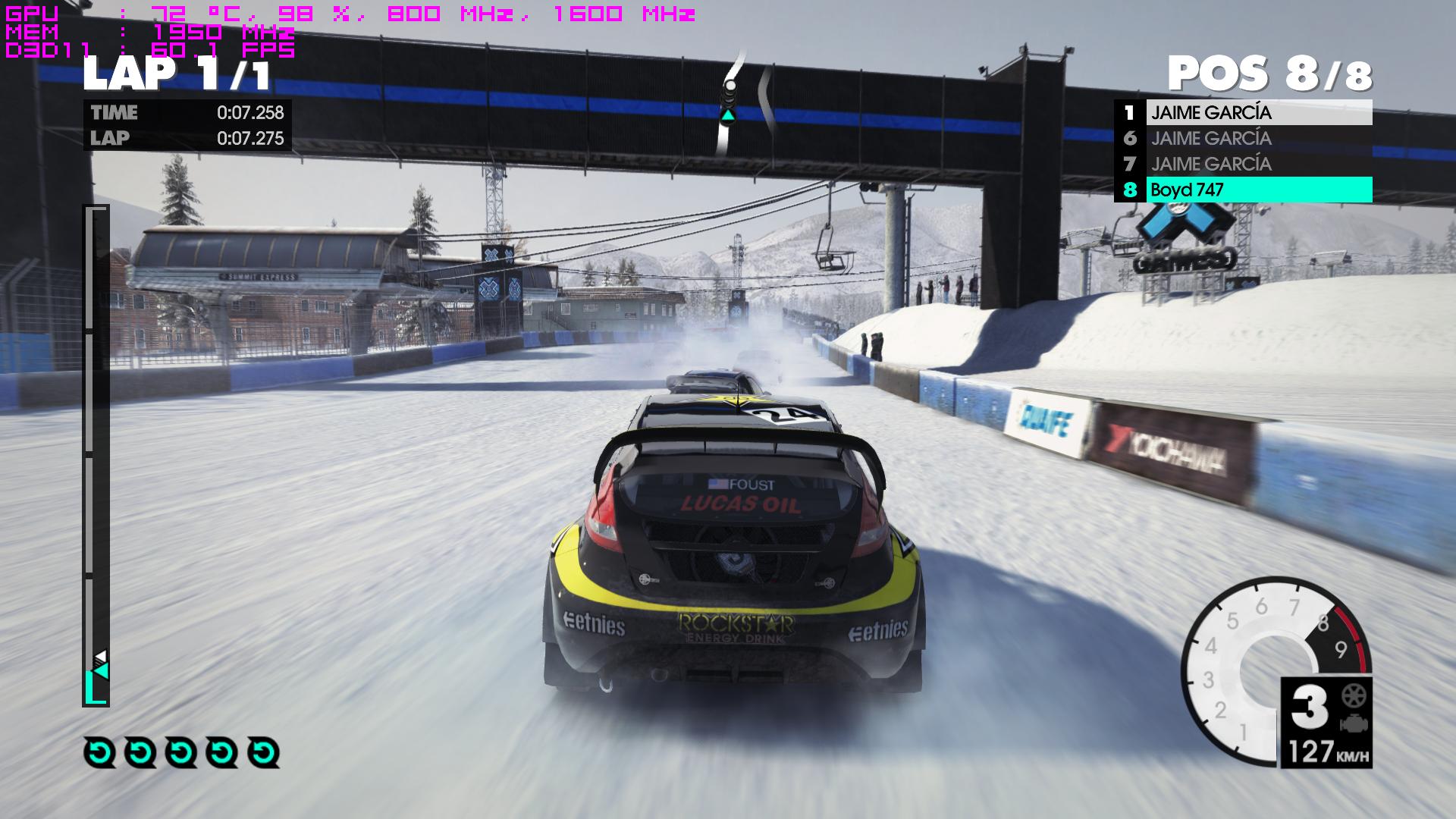Click the track layout minimap
This screenshot has width=1456, height=819.
coord(744,102)
